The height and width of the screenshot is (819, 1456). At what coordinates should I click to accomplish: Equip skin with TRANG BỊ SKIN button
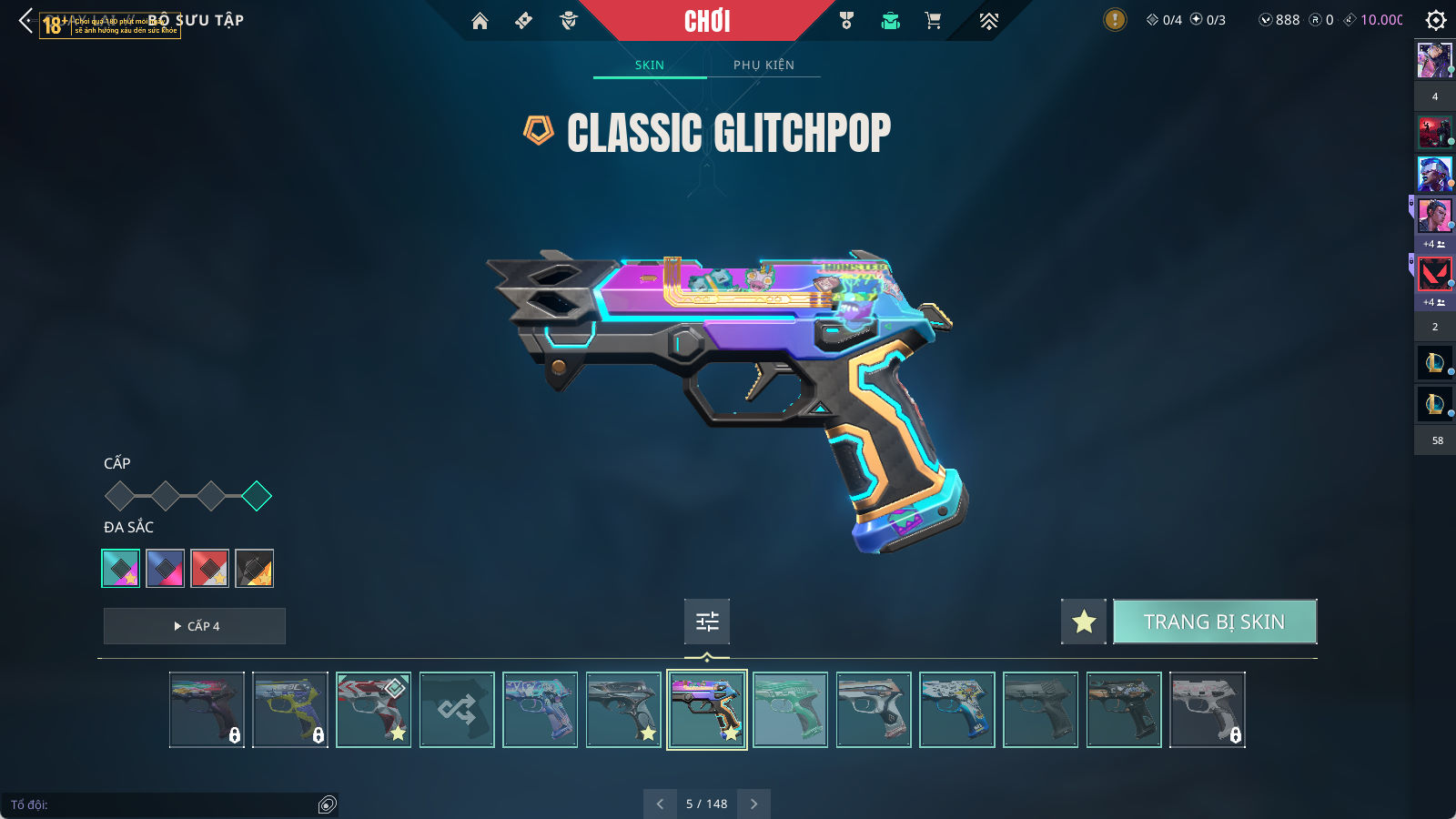click(x=1214, y=622)
